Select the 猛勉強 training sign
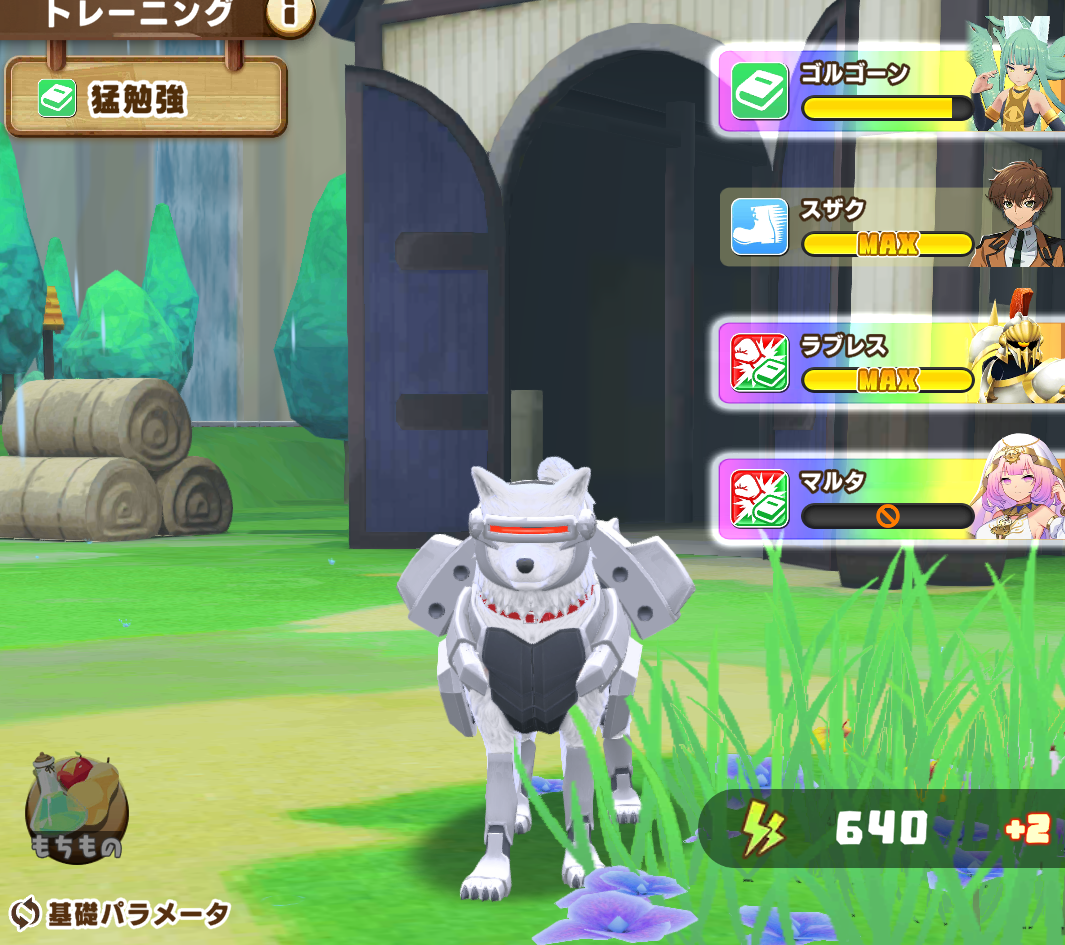 tap(146, 97)
